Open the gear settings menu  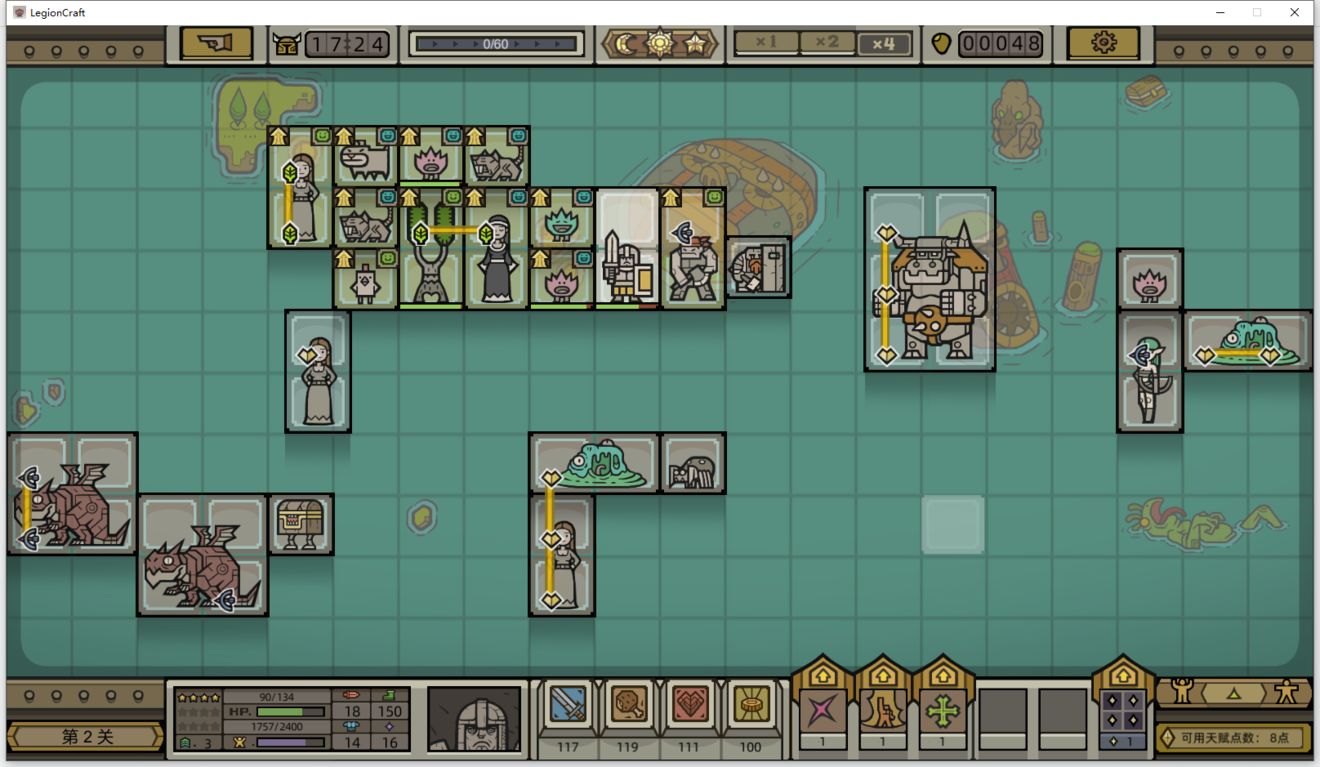click(x=1103, y=43)
